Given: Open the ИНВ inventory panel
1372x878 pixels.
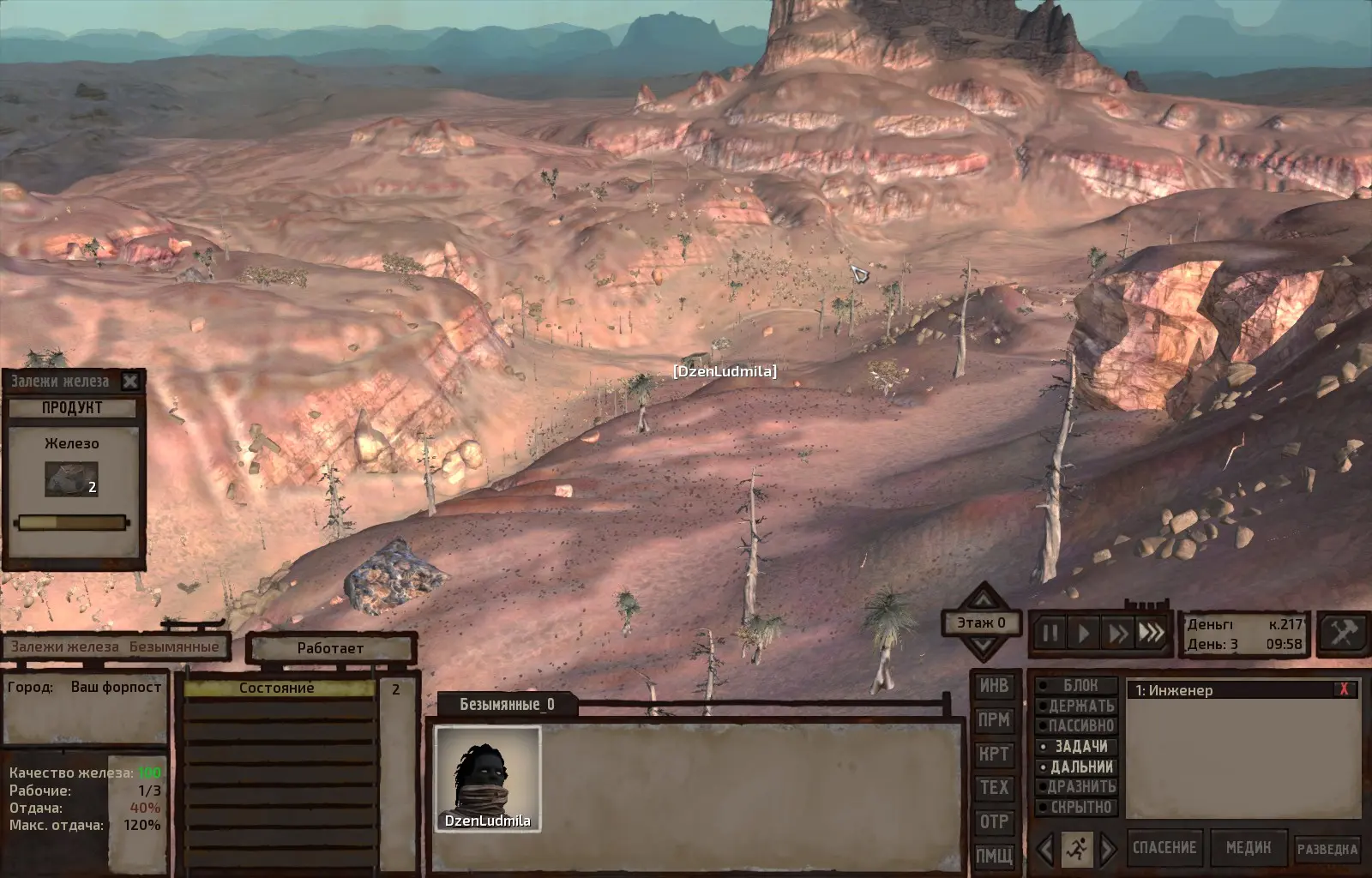Looking at the screenshot, I should click(994, 686).
